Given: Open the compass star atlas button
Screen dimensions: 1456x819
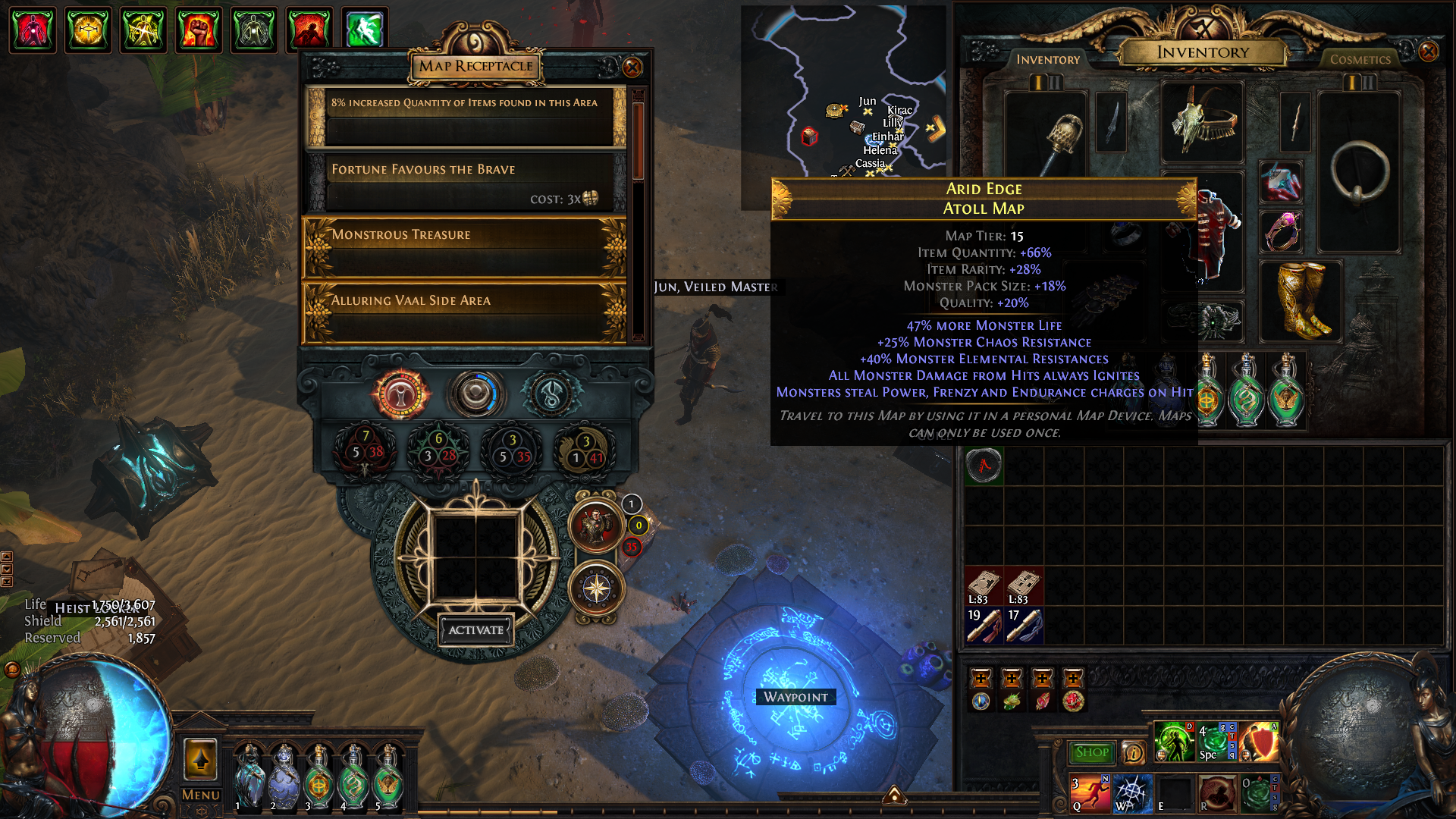Looking at the screenshot, I should click(x=597, y=589).
